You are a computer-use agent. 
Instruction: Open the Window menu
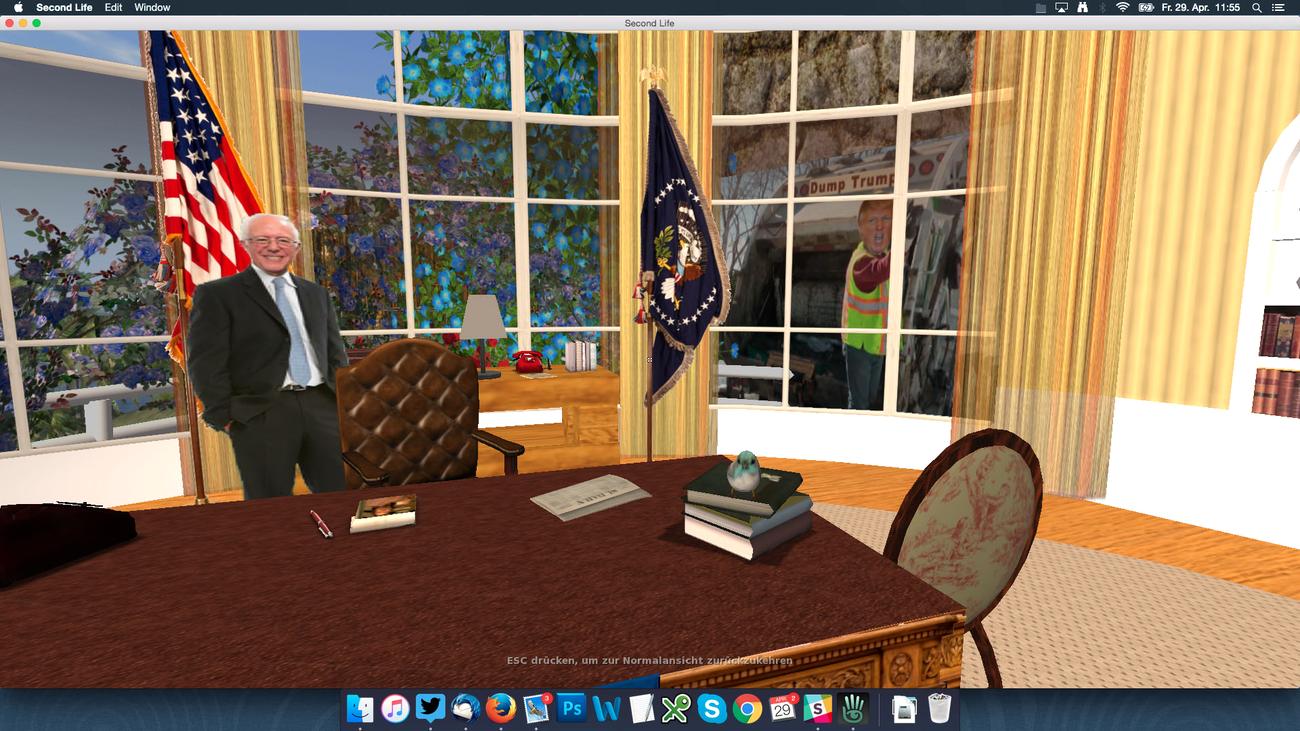pyautogui.click(x=152, y=7)
